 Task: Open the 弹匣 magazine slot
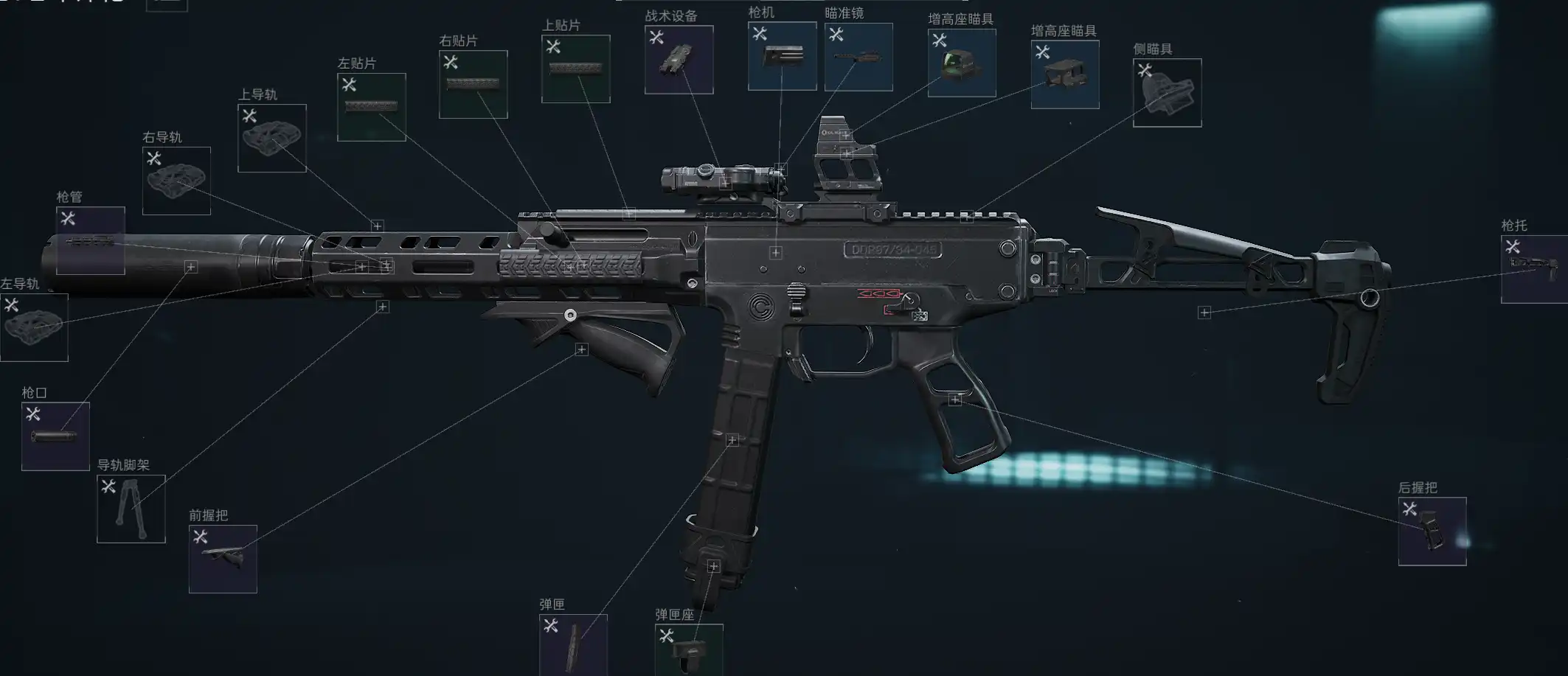click(x=573, y=644)
